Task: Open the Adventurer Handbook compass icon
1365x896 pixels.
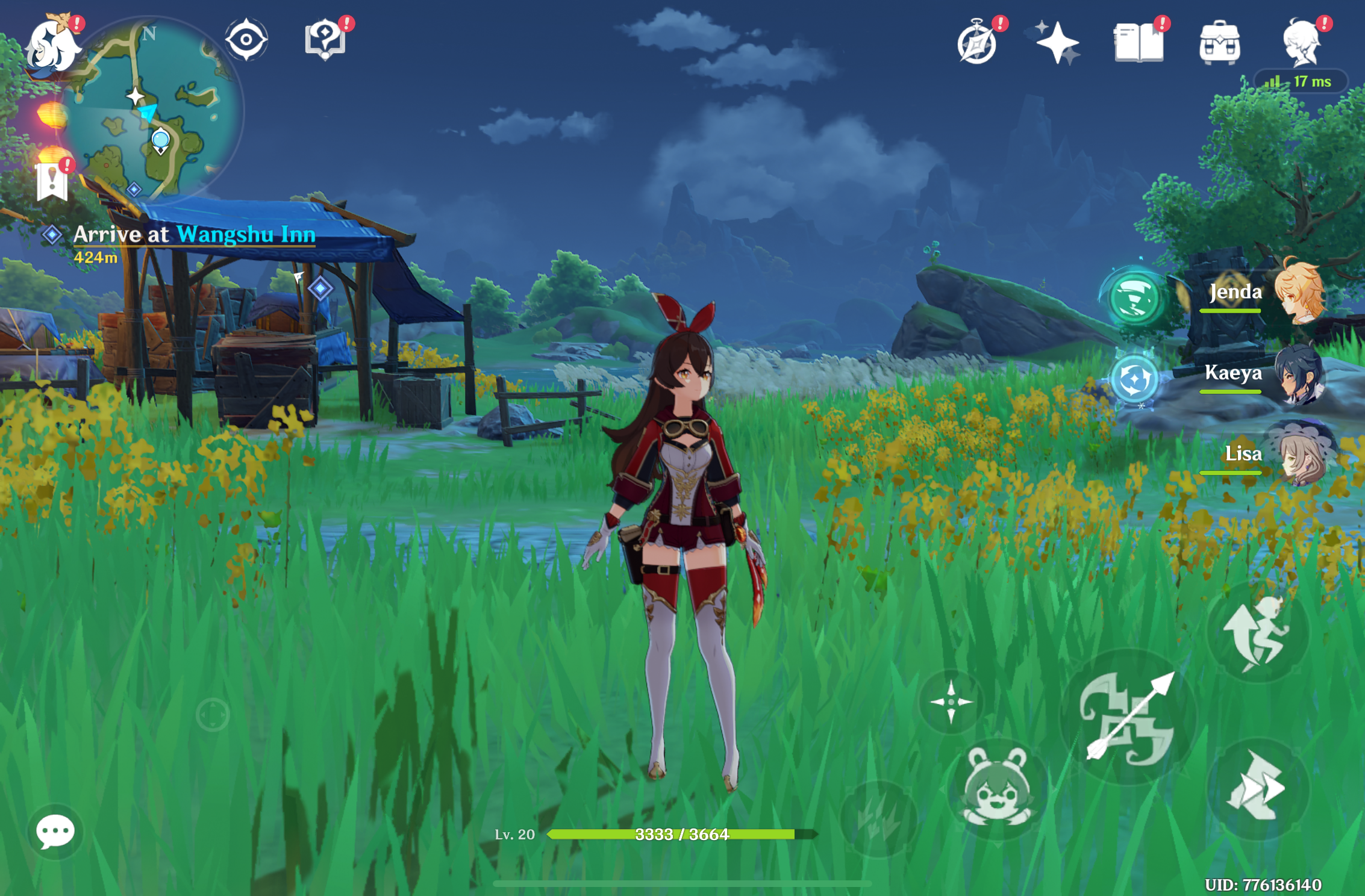Action: pyautogui.click(x=978, y=42)
